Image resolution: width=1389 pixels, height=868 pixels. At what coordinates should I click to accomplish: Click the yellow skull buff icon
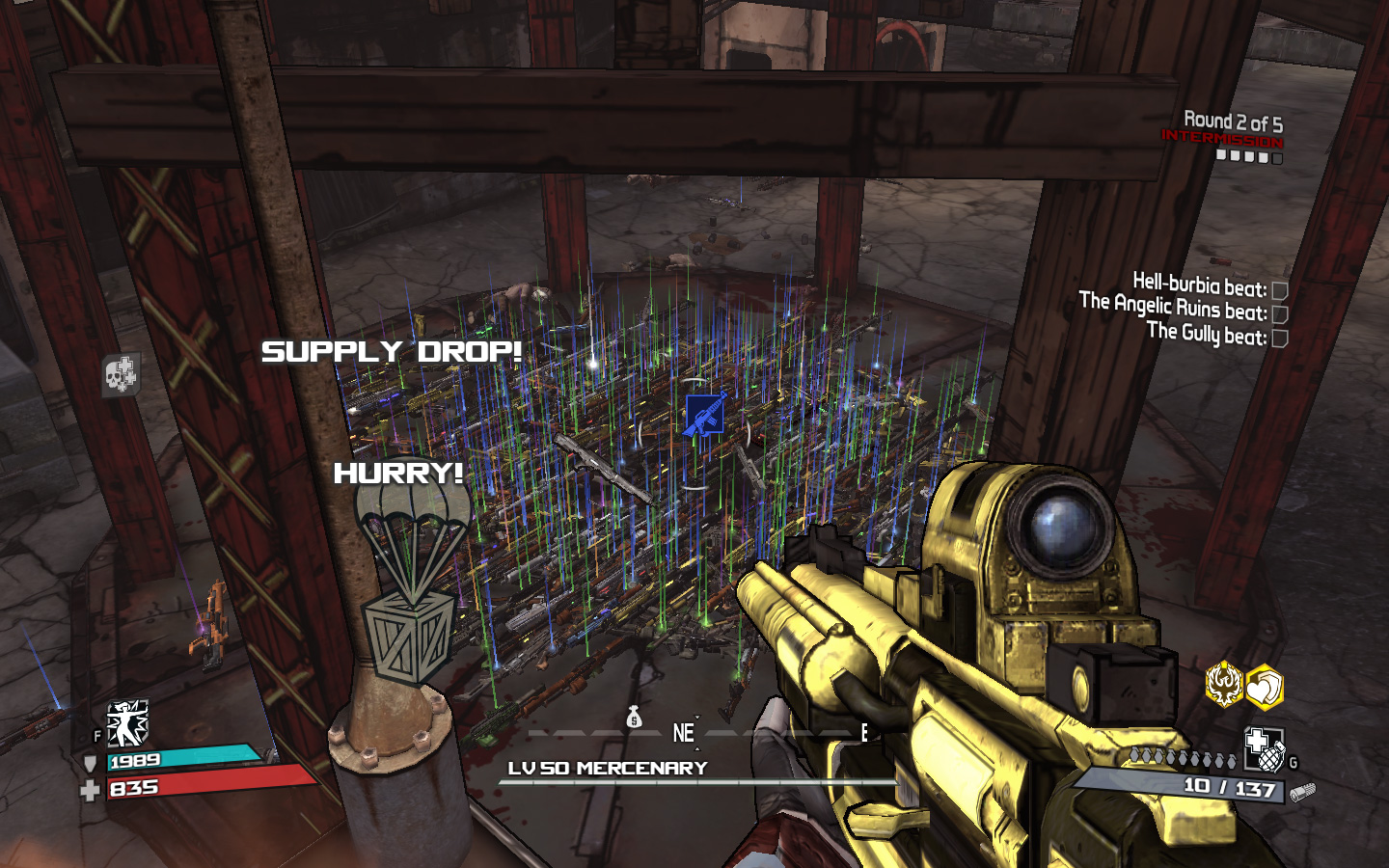(1224, 685)
